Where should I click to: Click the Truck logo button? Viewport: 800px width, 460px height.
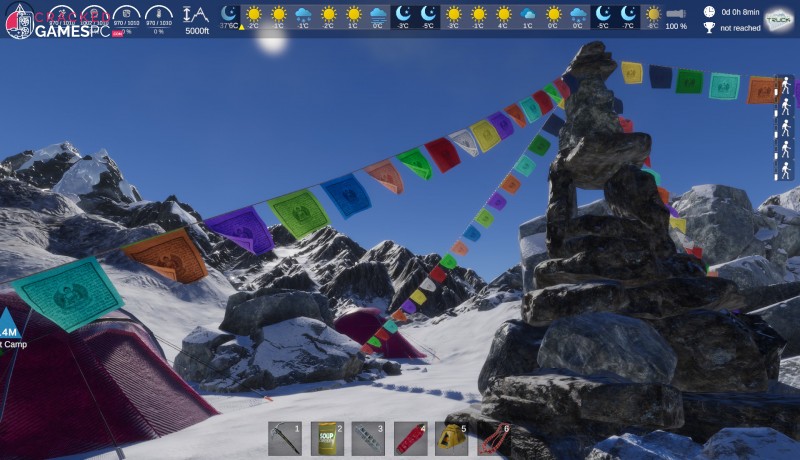coord(777,19)
